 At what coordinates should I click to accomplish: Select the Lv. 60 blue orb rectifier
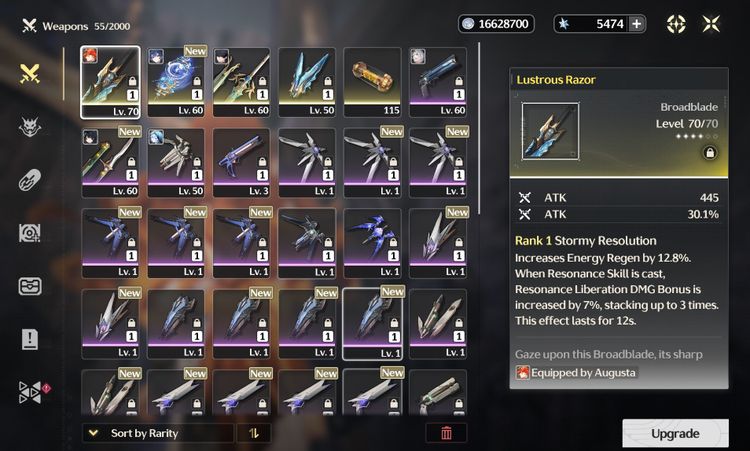point(178,82)
